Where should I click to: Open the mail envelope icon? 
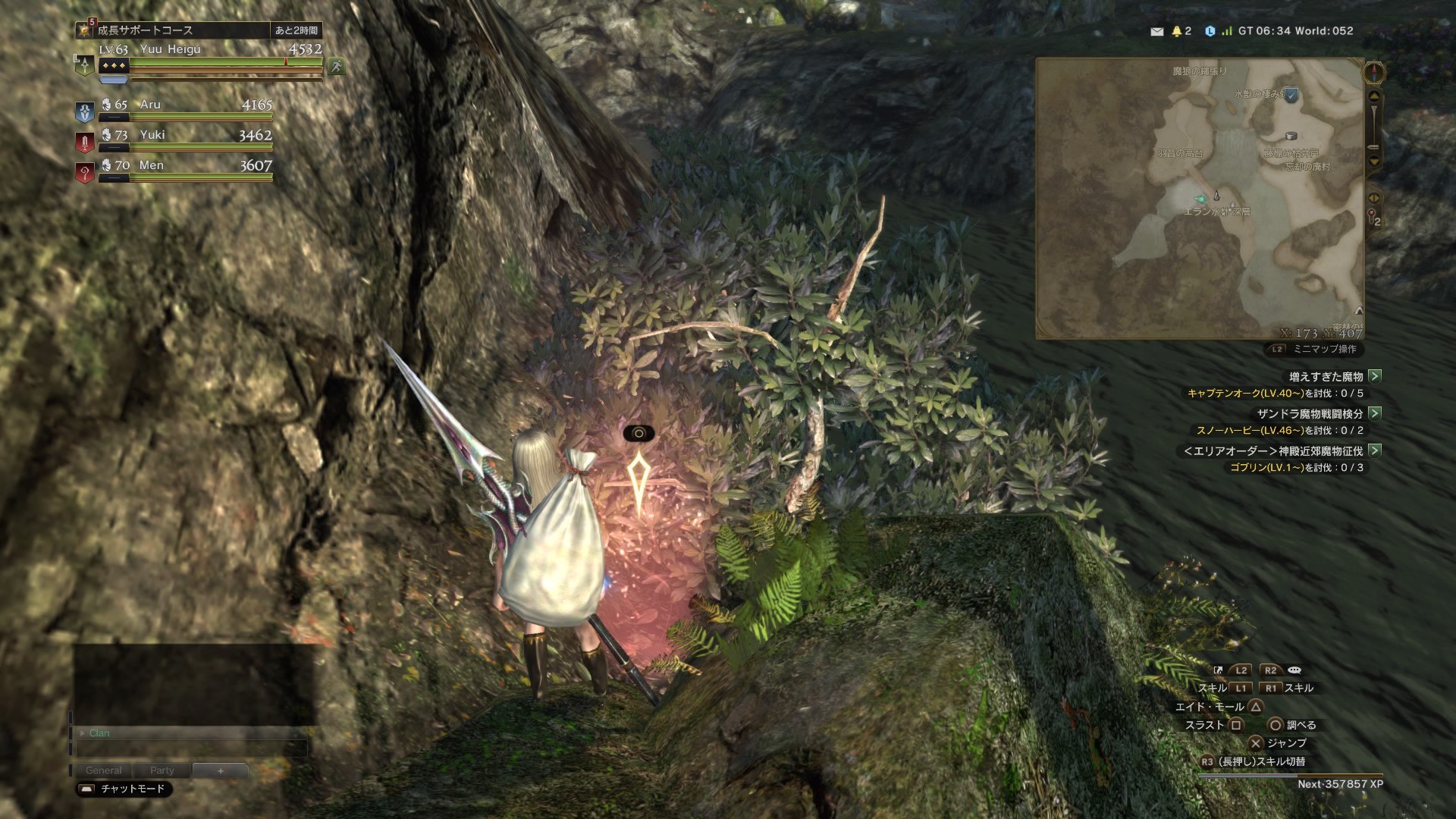pyautogui.click(x=1156, y=31)
